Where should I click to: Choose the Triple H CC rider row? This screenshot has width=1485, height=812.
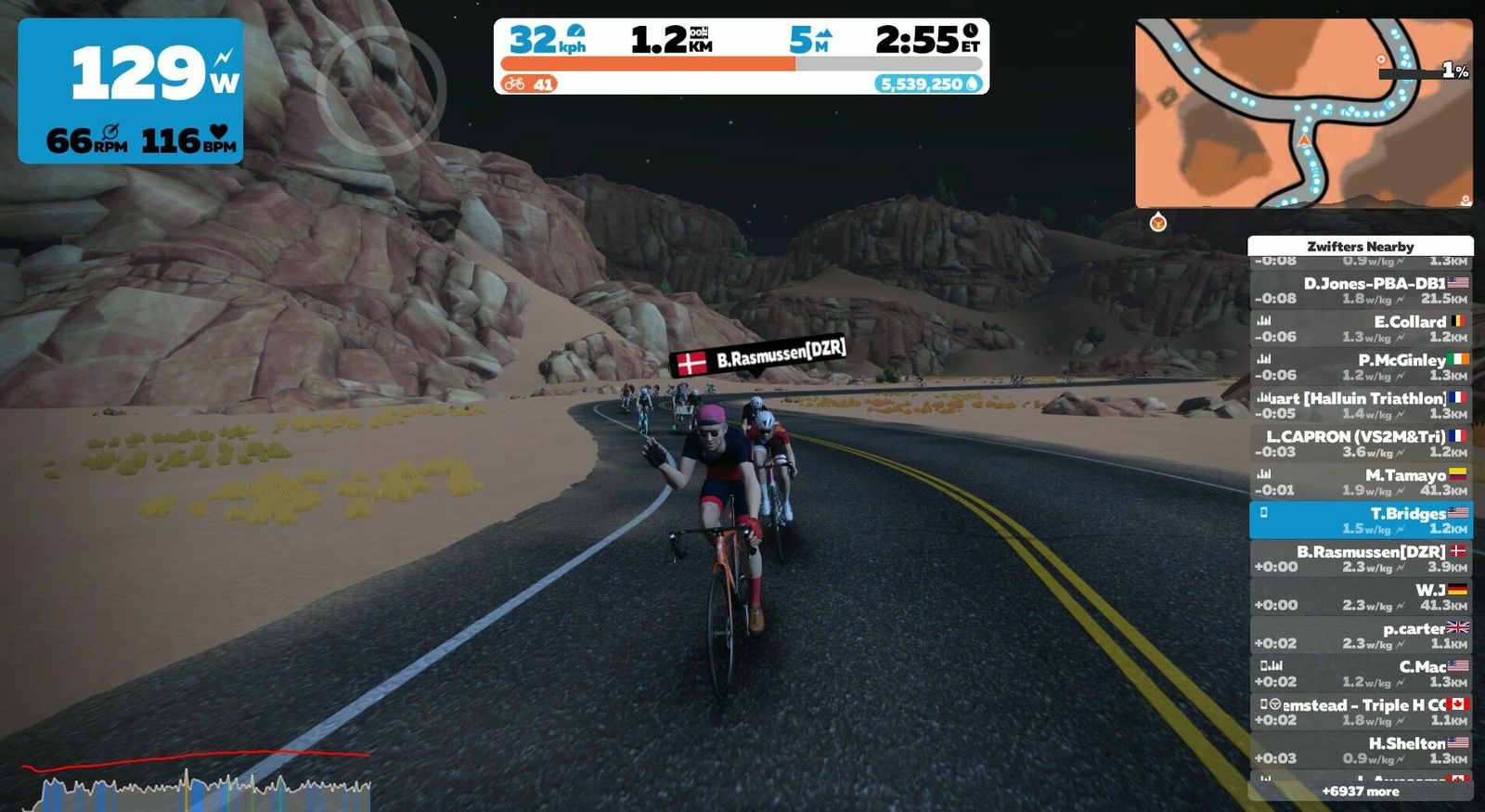pyautogui.click(x=1361, y=712)
